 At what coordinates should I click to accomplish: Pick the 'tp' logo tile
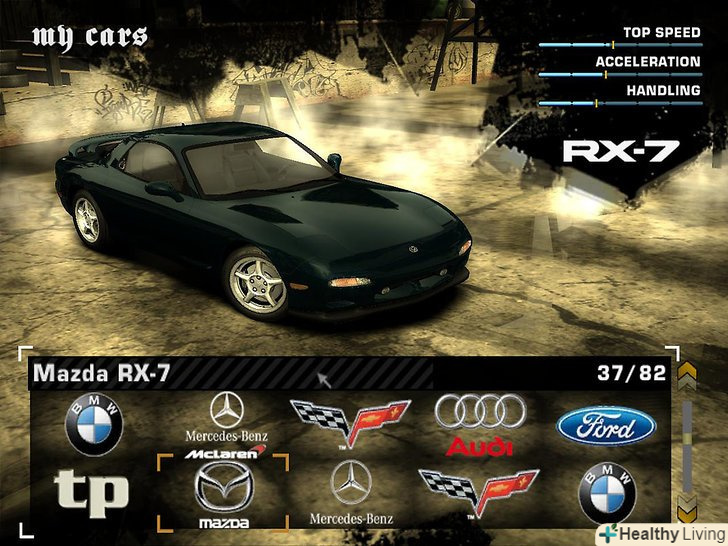point(91,490)
